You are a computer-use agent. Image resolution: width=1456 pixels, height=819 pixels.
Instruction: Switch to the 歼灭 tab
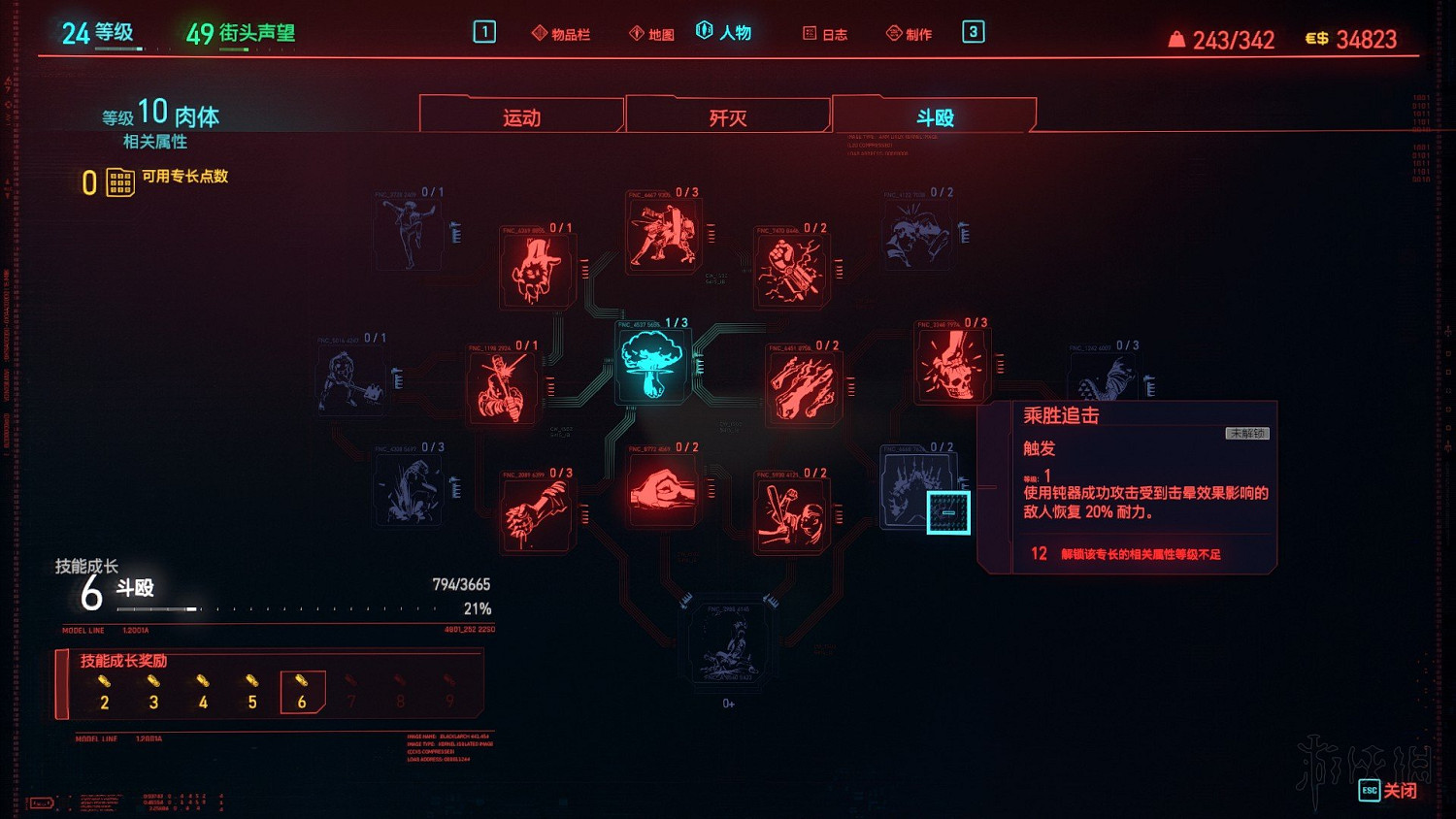coord(726,115)
